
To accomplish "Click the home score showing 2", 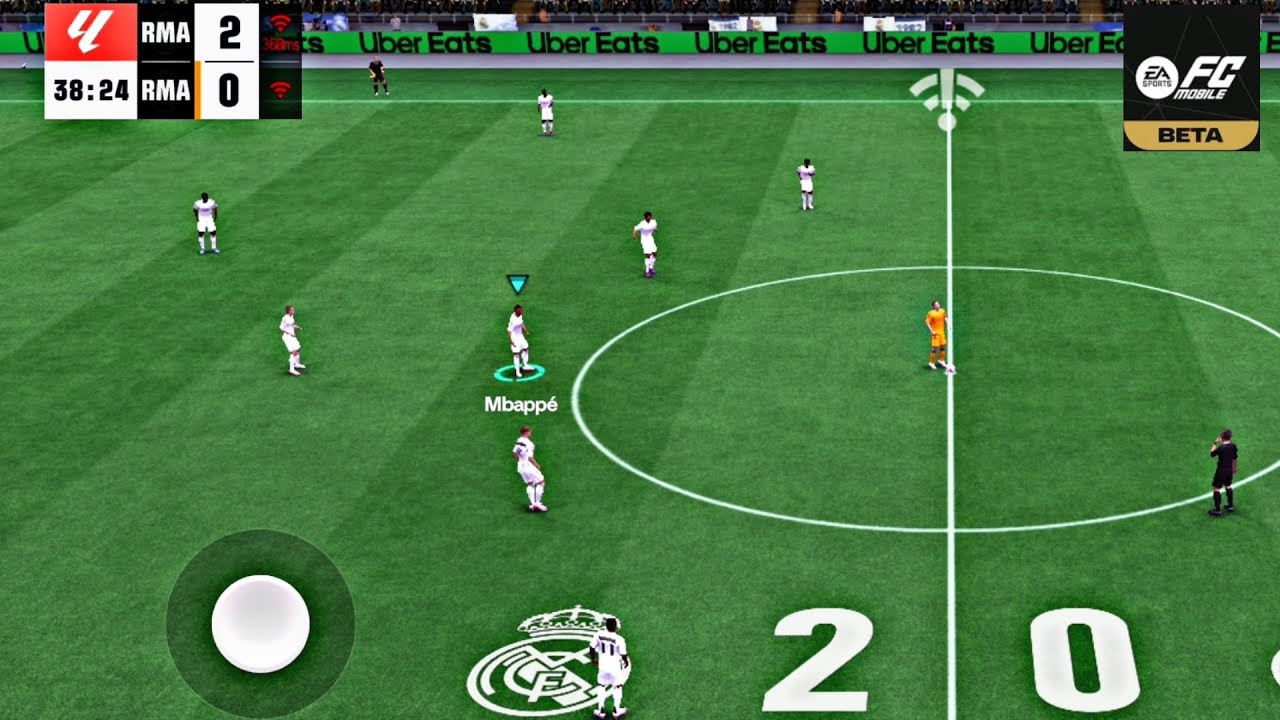I will pos(229,32).
